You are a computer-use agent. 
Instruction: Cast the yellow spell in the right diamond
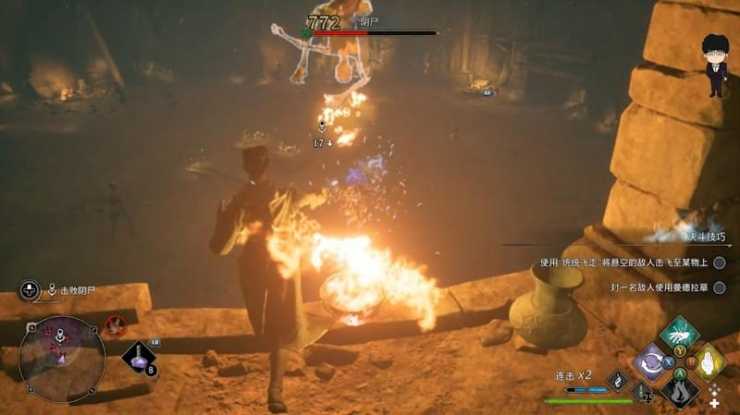(708, 361)
